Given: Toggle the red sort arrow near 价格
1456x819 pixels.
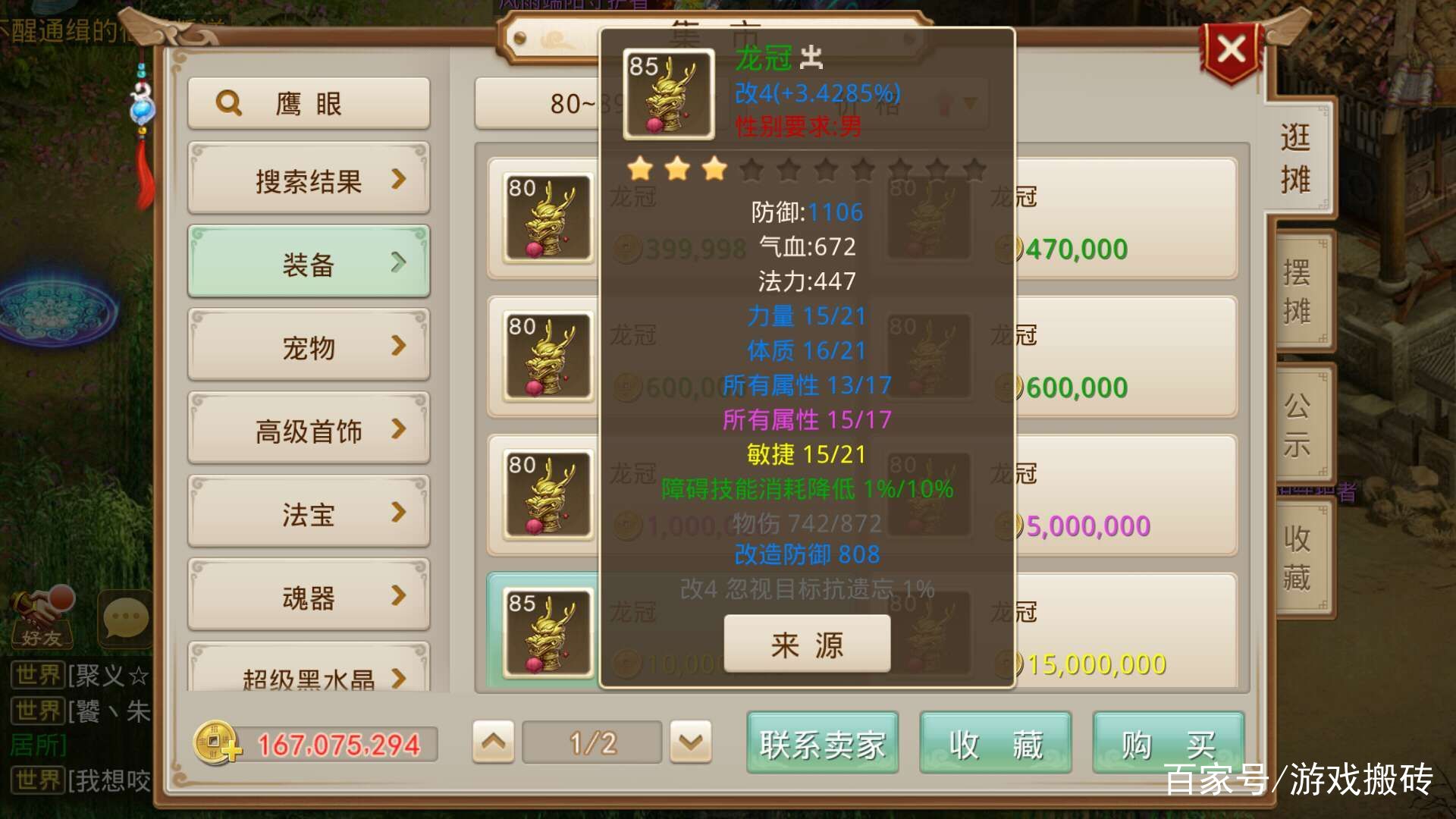Looking at the screenshot, I should click(x=944, y=105).
